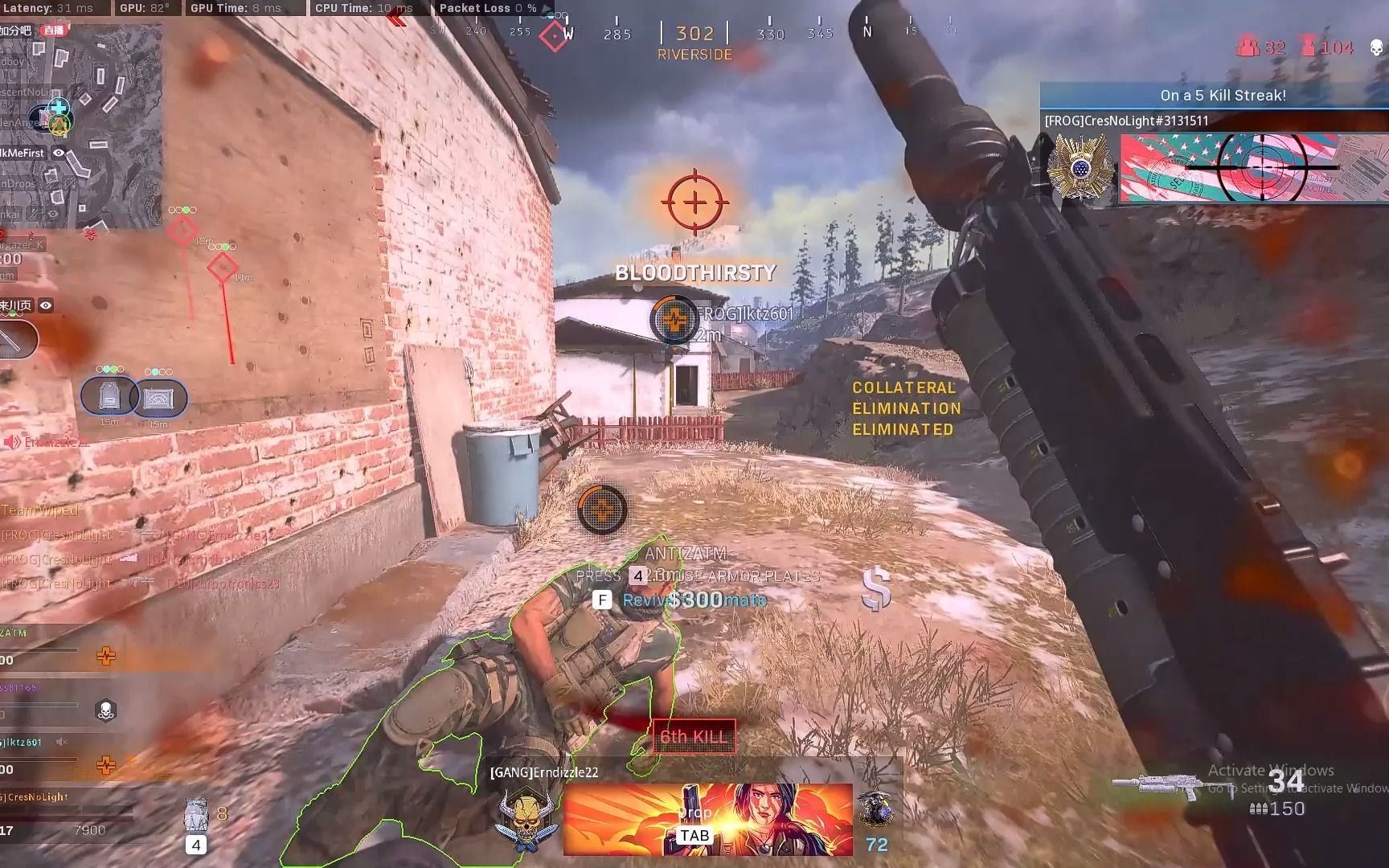Click the red 直播 live badge
The image size is (1389, 868).
pos(55,31)
